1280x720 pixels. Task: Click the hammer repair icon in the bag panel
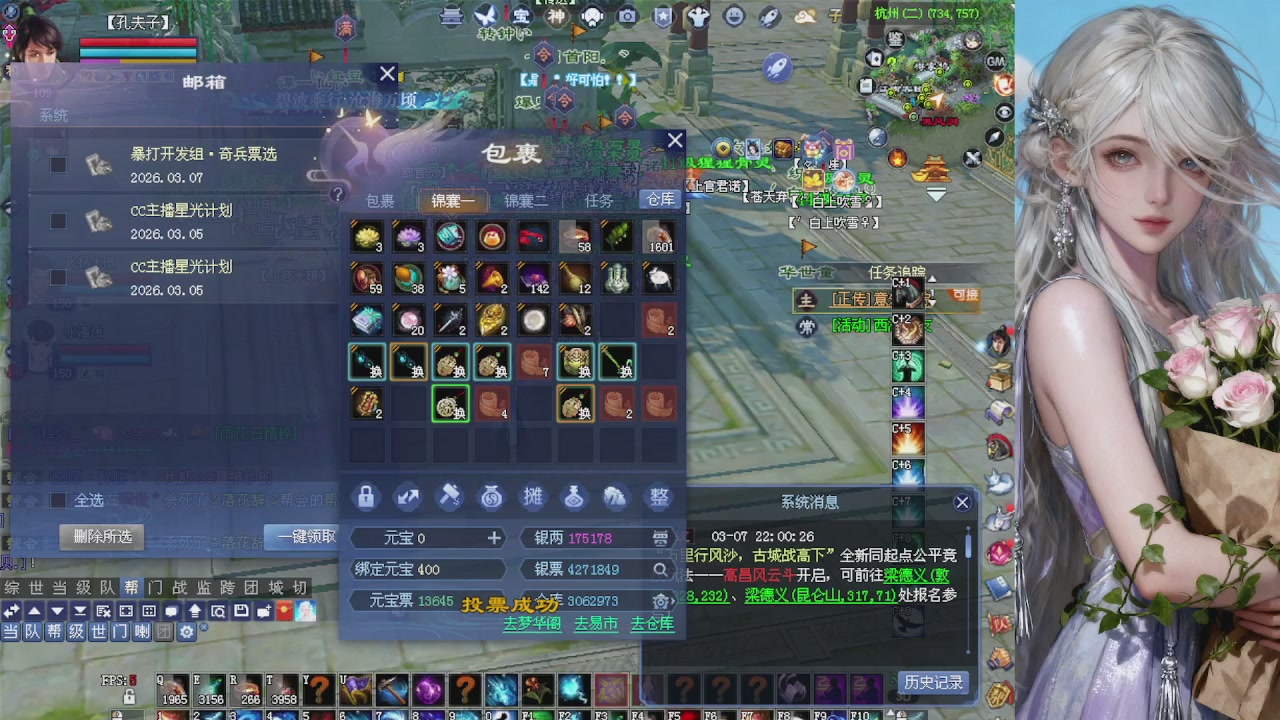[448, 496]
